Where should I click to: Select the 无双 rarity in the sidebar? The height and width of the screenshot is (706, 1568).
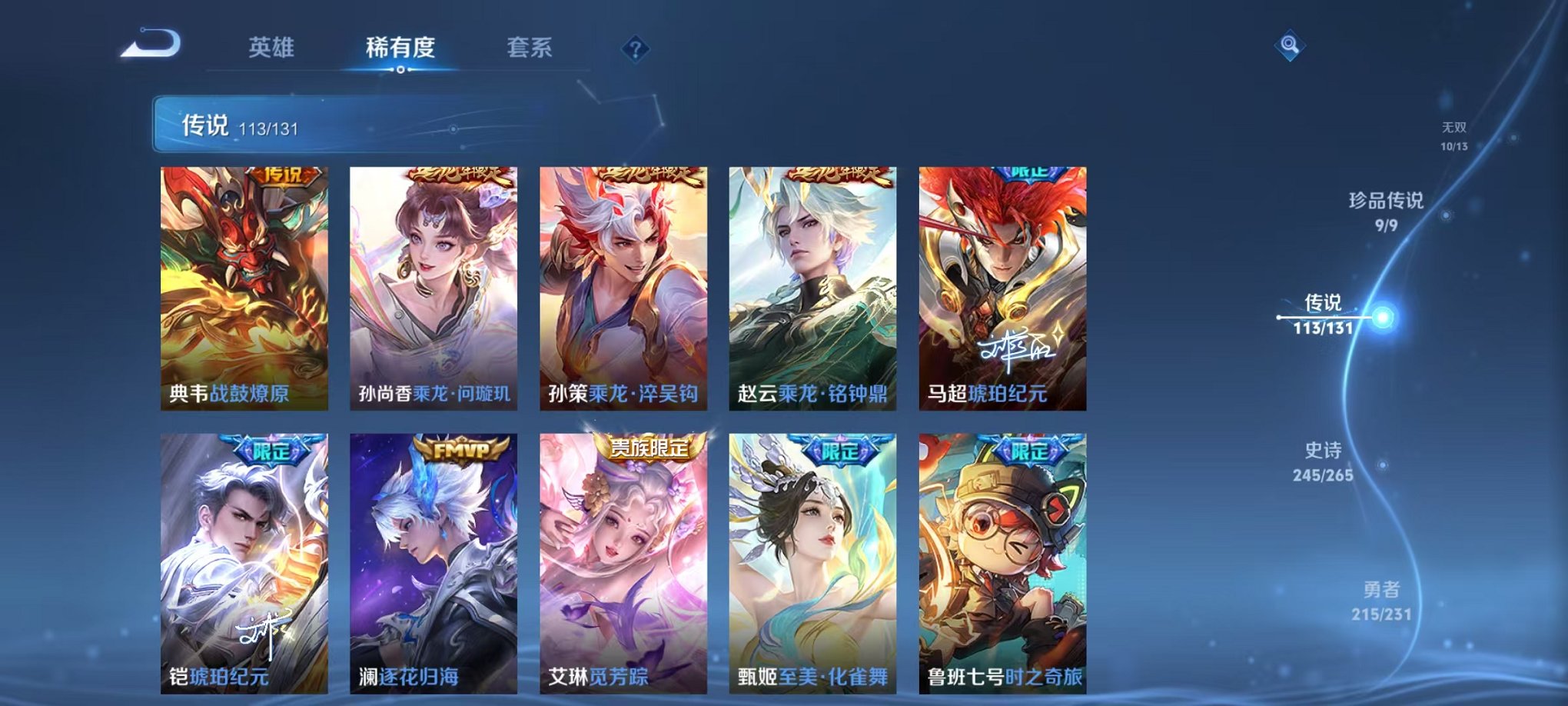coord(1454,131)
